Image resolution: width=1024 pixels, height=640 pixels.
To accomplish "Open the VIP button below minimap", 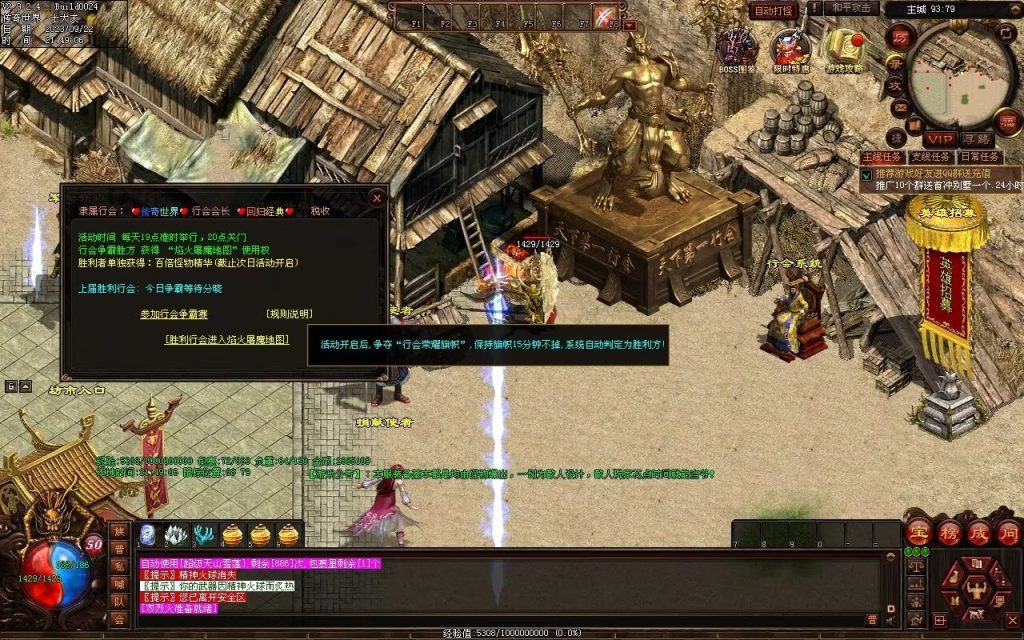I will (939, 138).
